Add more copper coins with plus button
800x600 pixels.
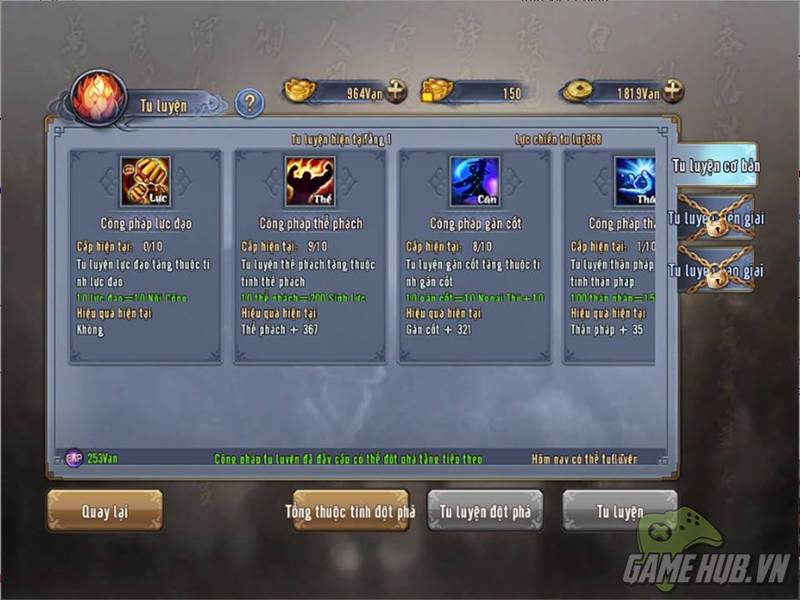tap(673, 91)
